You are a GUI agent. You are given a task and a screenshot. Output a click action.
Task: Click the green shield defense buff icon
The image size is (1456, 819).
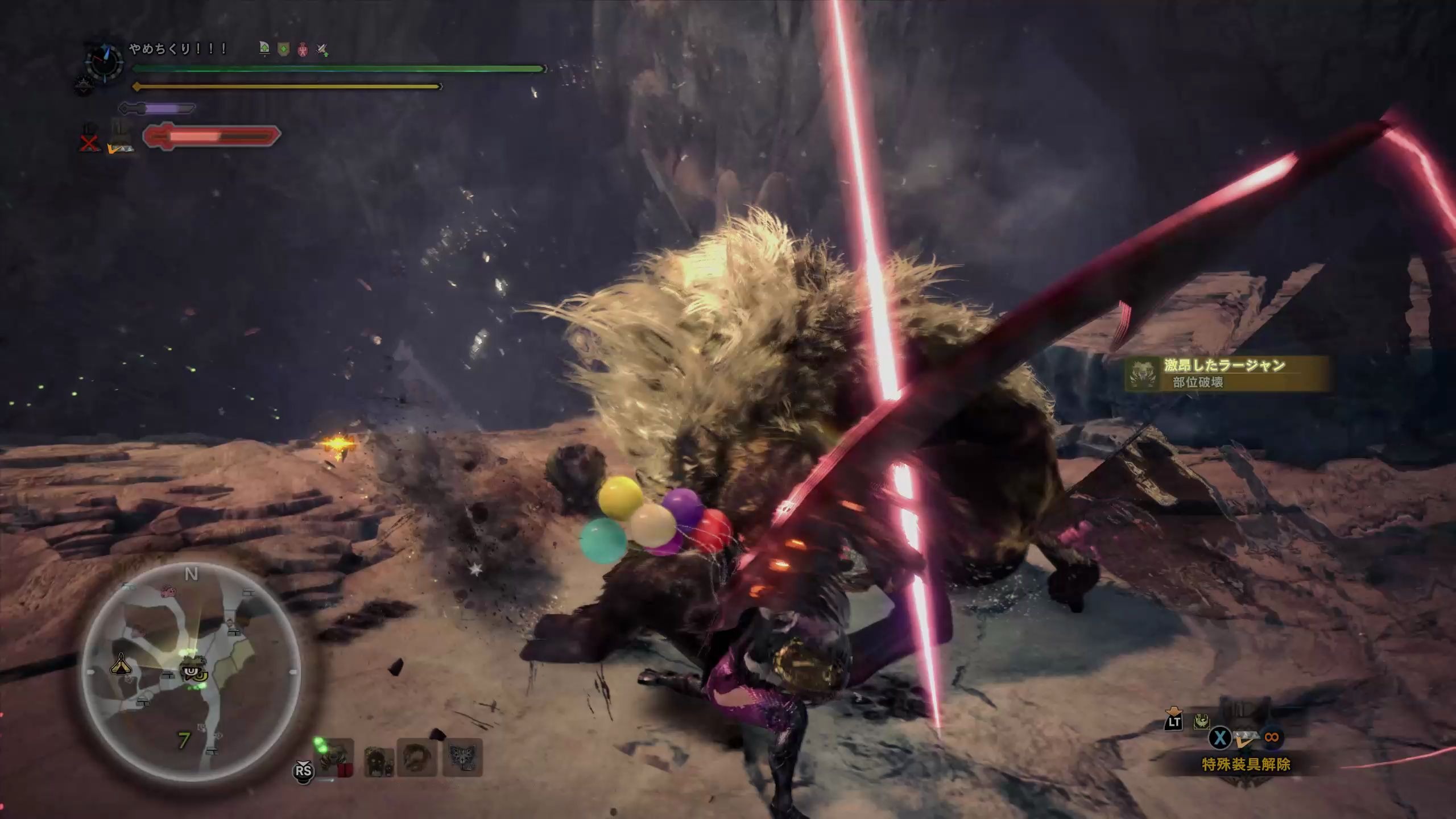[283, 50]
